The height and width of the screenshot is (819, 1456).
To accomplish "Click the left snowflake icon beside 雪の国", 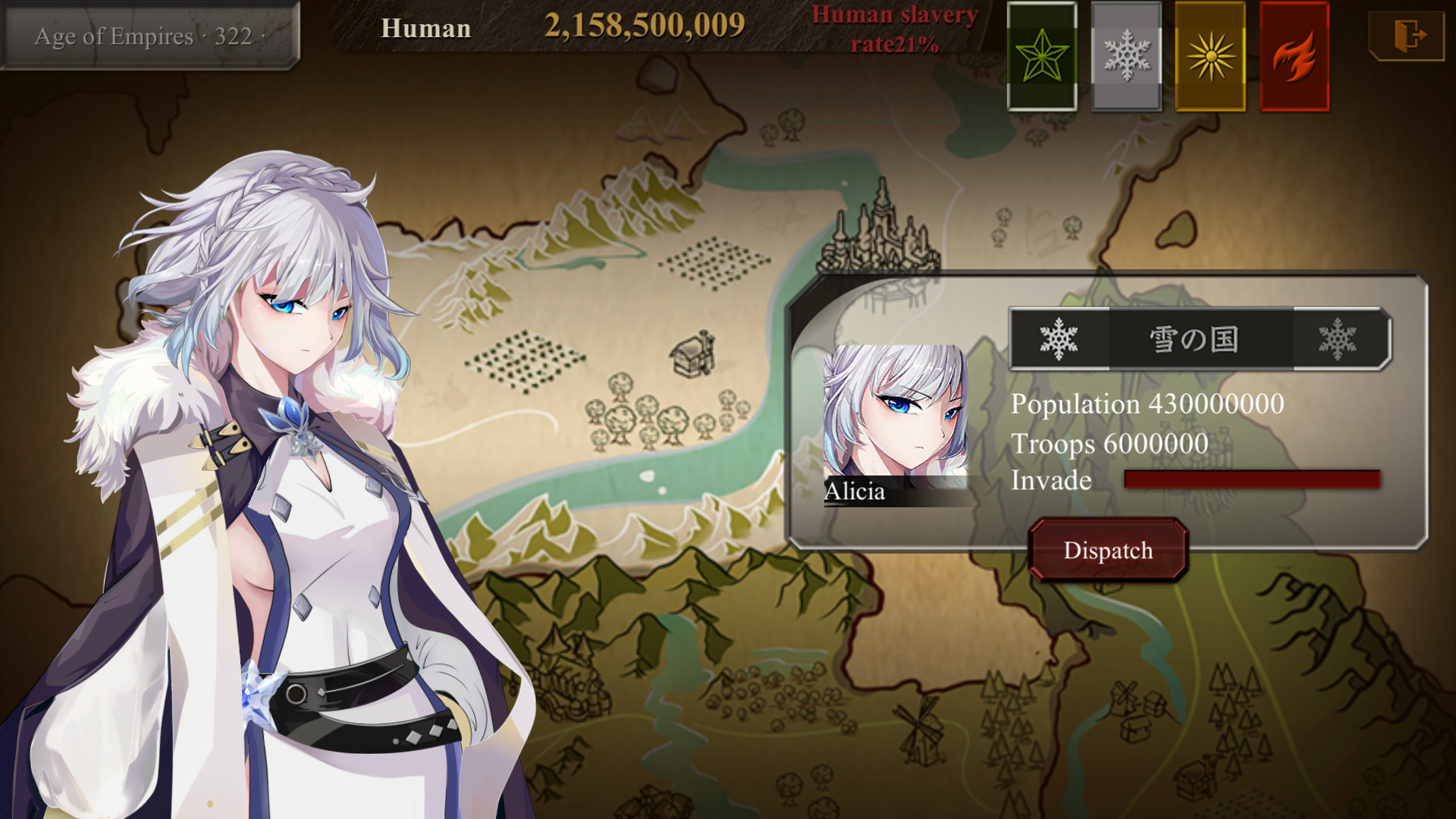I will (1059, 338).
